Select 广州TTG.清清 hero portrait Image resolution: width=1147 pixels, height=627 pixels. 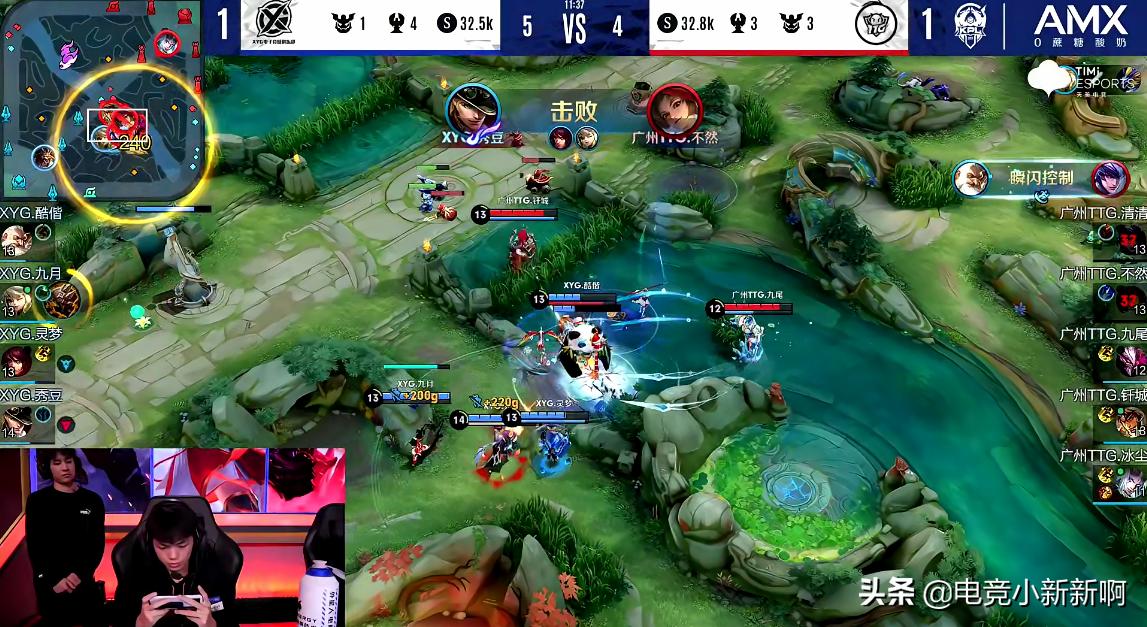[x=1131, y=241]
